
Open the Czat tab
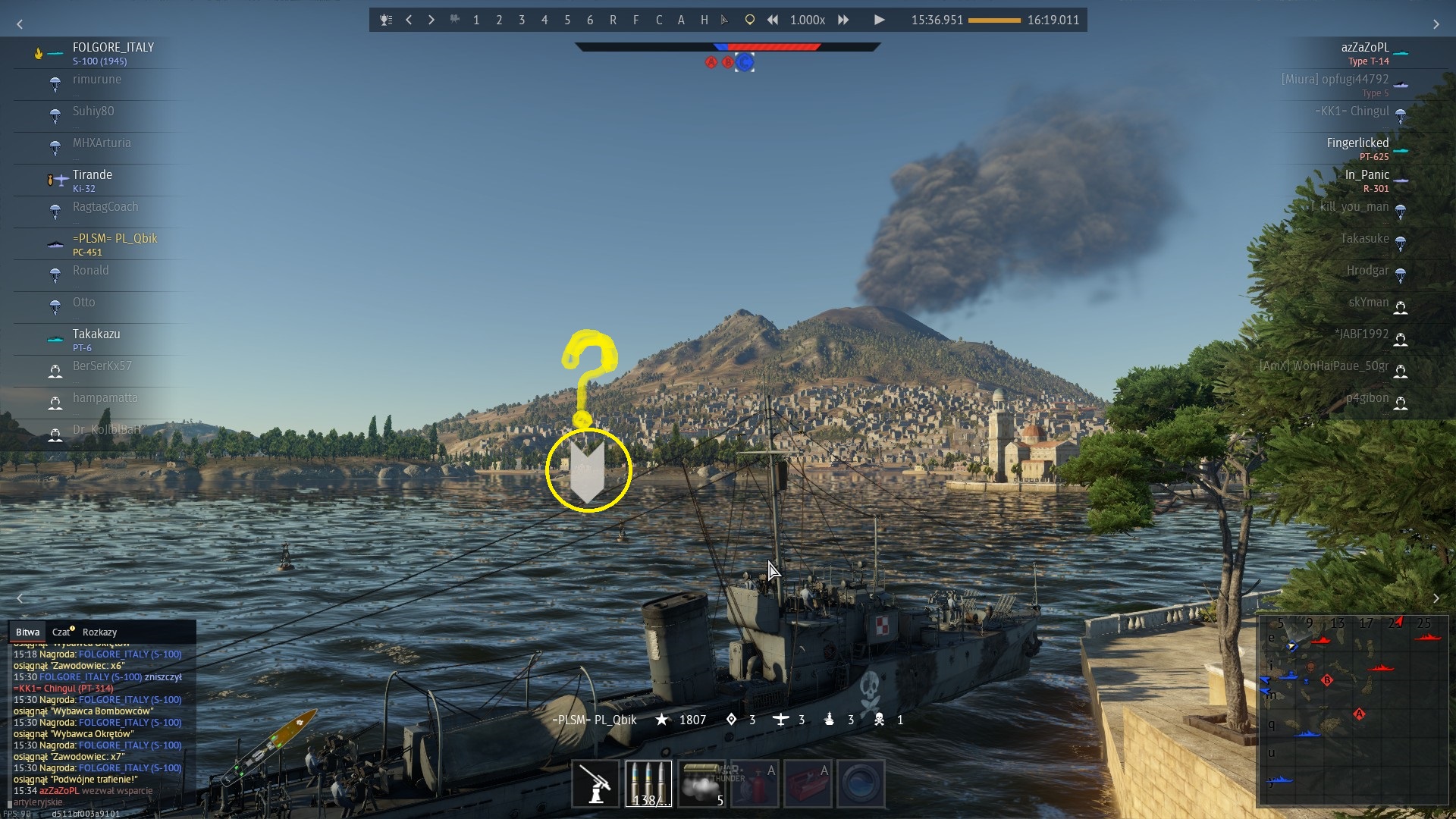click(61, 632)
